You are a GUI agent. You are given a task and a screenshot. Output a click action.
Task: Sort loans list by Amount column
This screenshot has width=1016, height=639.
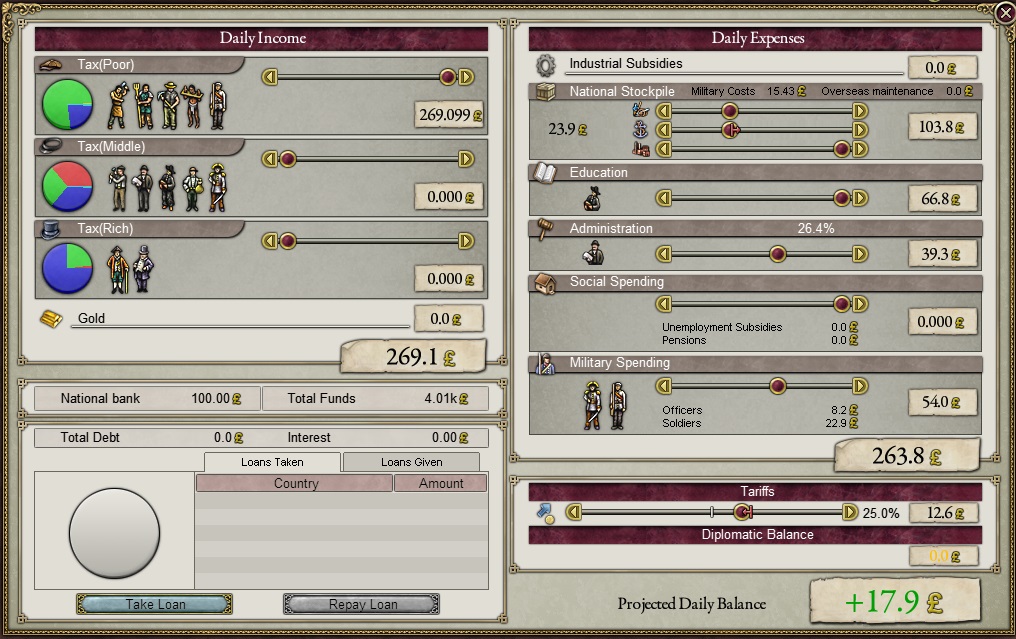click(x=440, y=483)
